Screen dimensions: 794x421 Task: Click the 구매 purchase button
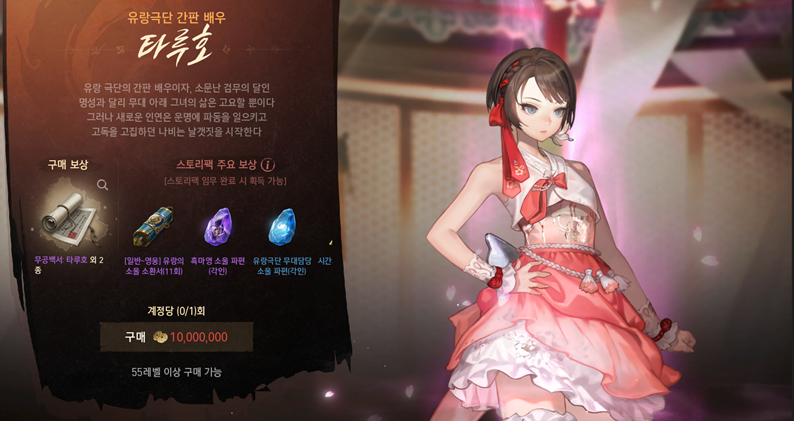coord(176,337)
